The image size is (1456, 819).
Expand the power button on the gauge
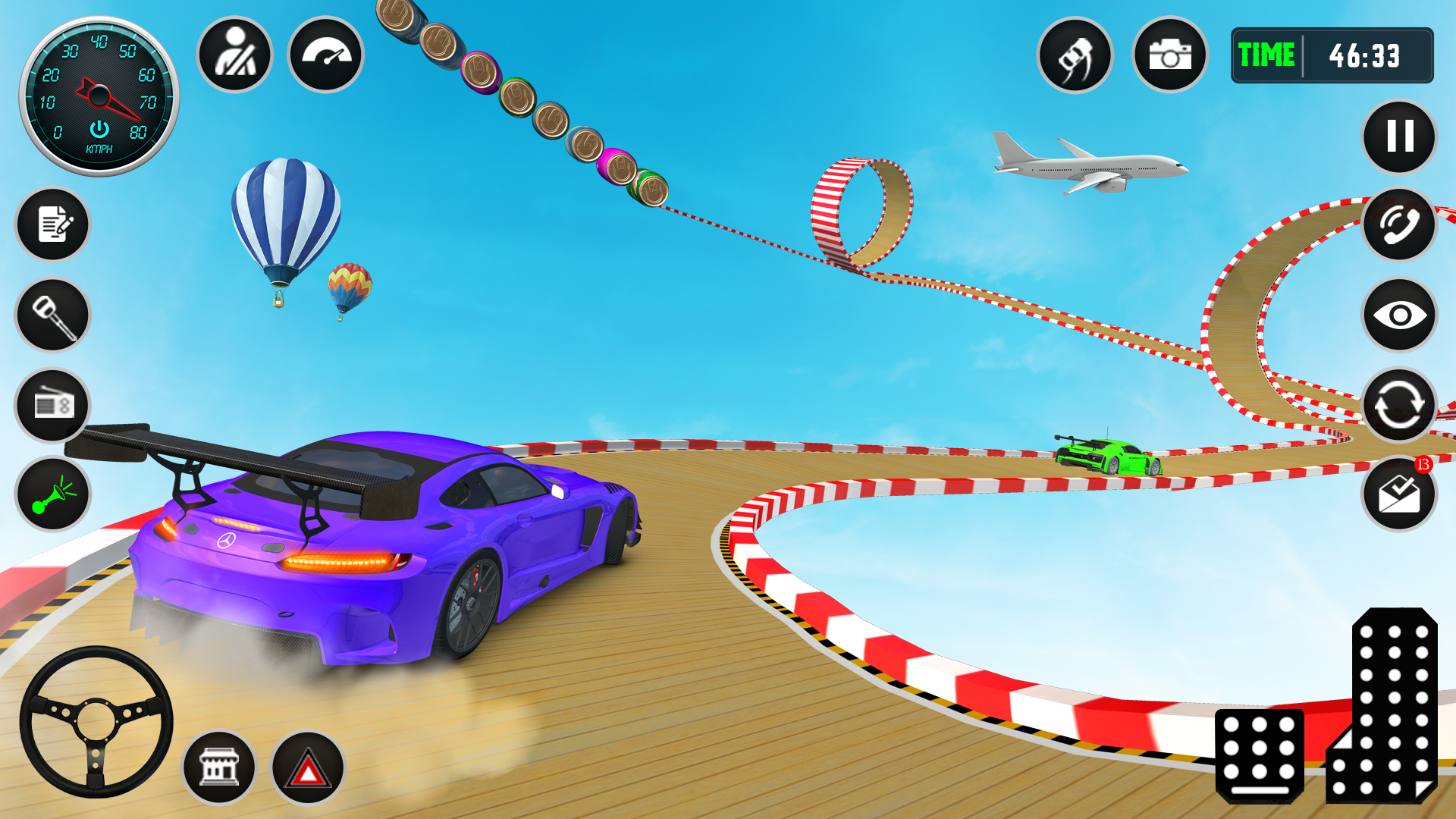coord(97,129)
